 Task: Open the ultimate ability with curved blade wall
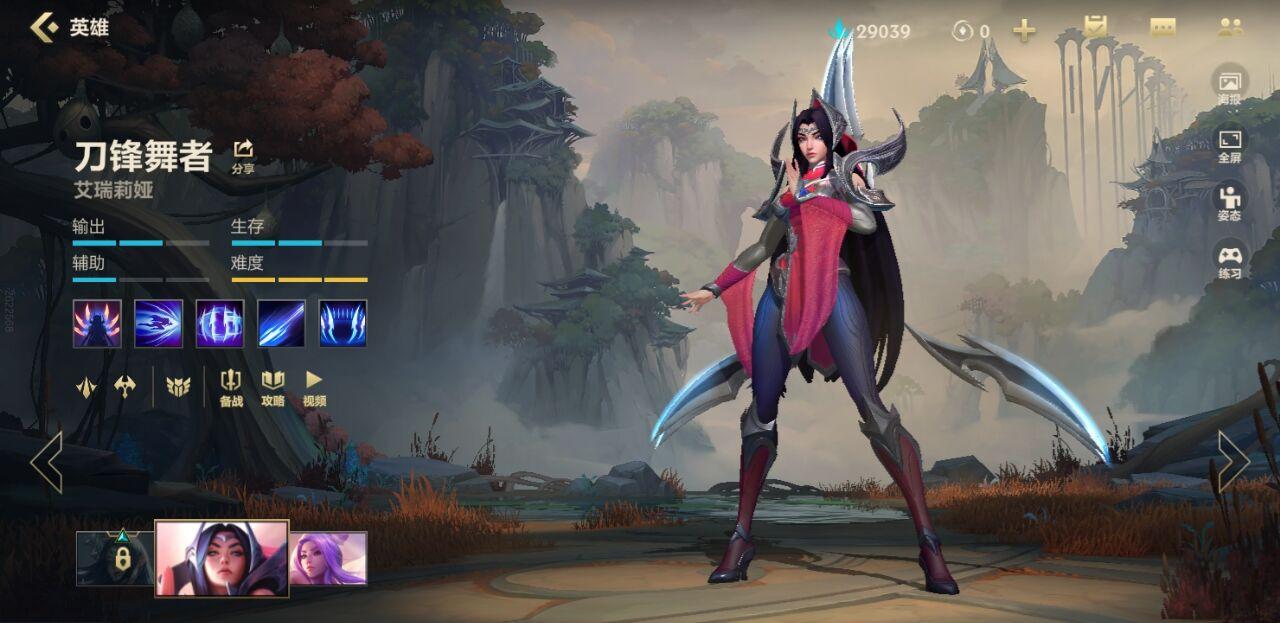343,323
